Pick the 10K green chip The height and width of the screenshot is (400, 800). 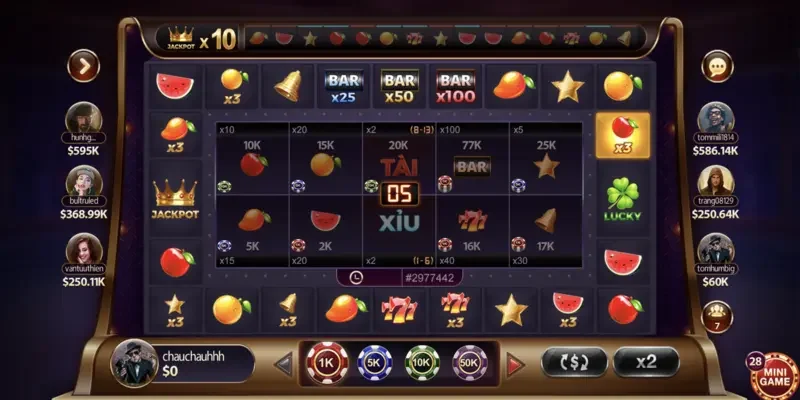point(422,362)
